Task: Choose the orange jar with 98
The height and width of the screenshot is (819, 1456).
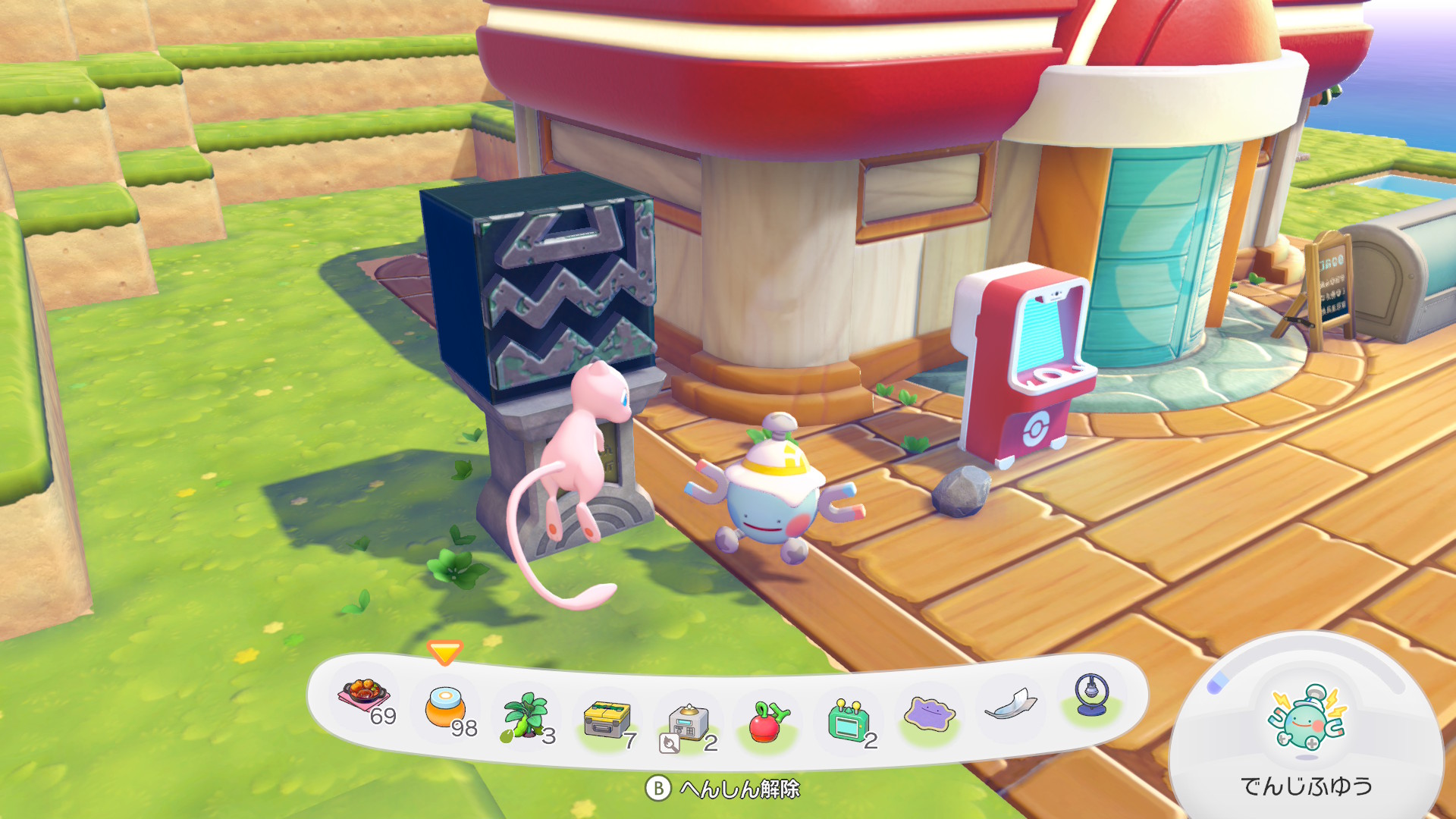Action: [445, 707]
